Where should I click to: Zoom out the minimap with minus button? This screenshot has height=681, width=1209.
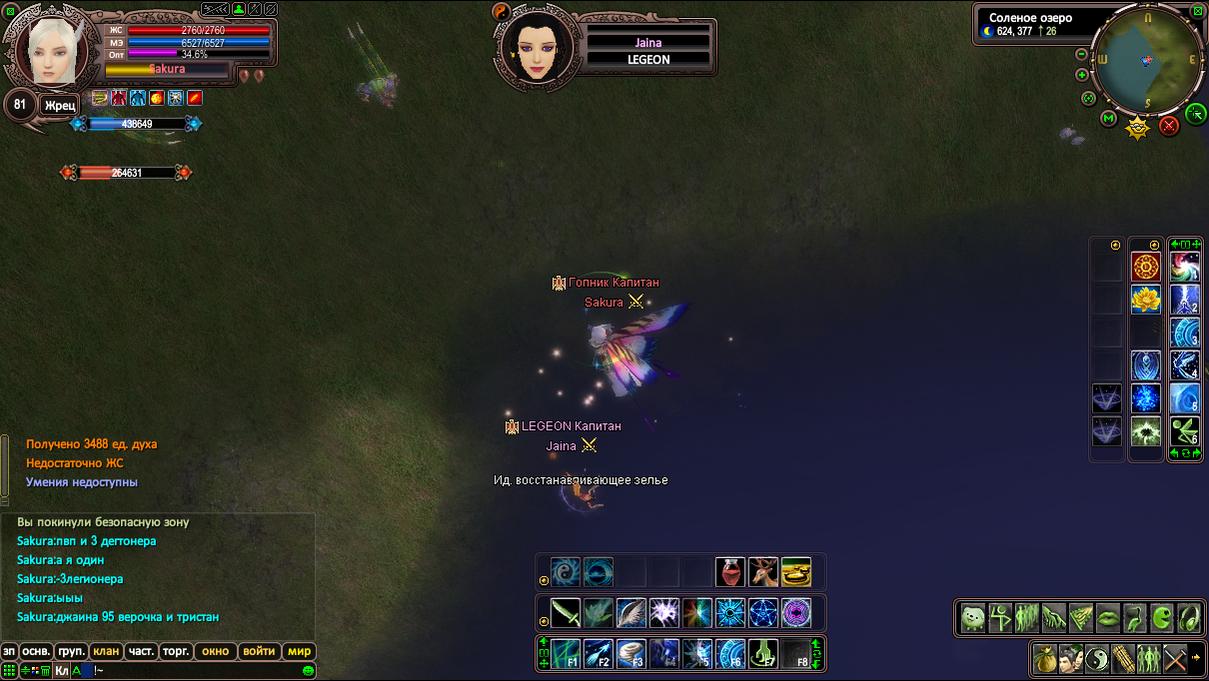coord(1081,54)
